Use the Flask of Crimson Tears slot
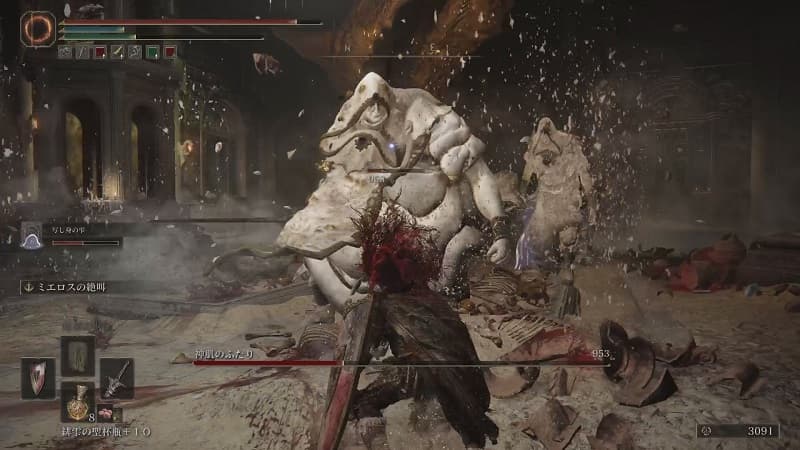Viewport: 800px width, 450px height. 78,400
